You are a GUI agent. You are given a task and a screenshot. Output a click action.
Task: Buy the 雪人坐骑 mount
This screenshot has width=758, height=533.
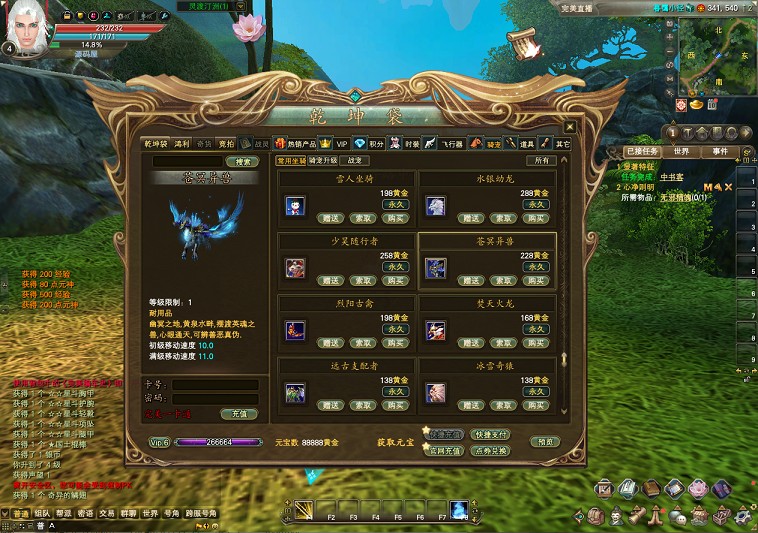pos(396,217)
